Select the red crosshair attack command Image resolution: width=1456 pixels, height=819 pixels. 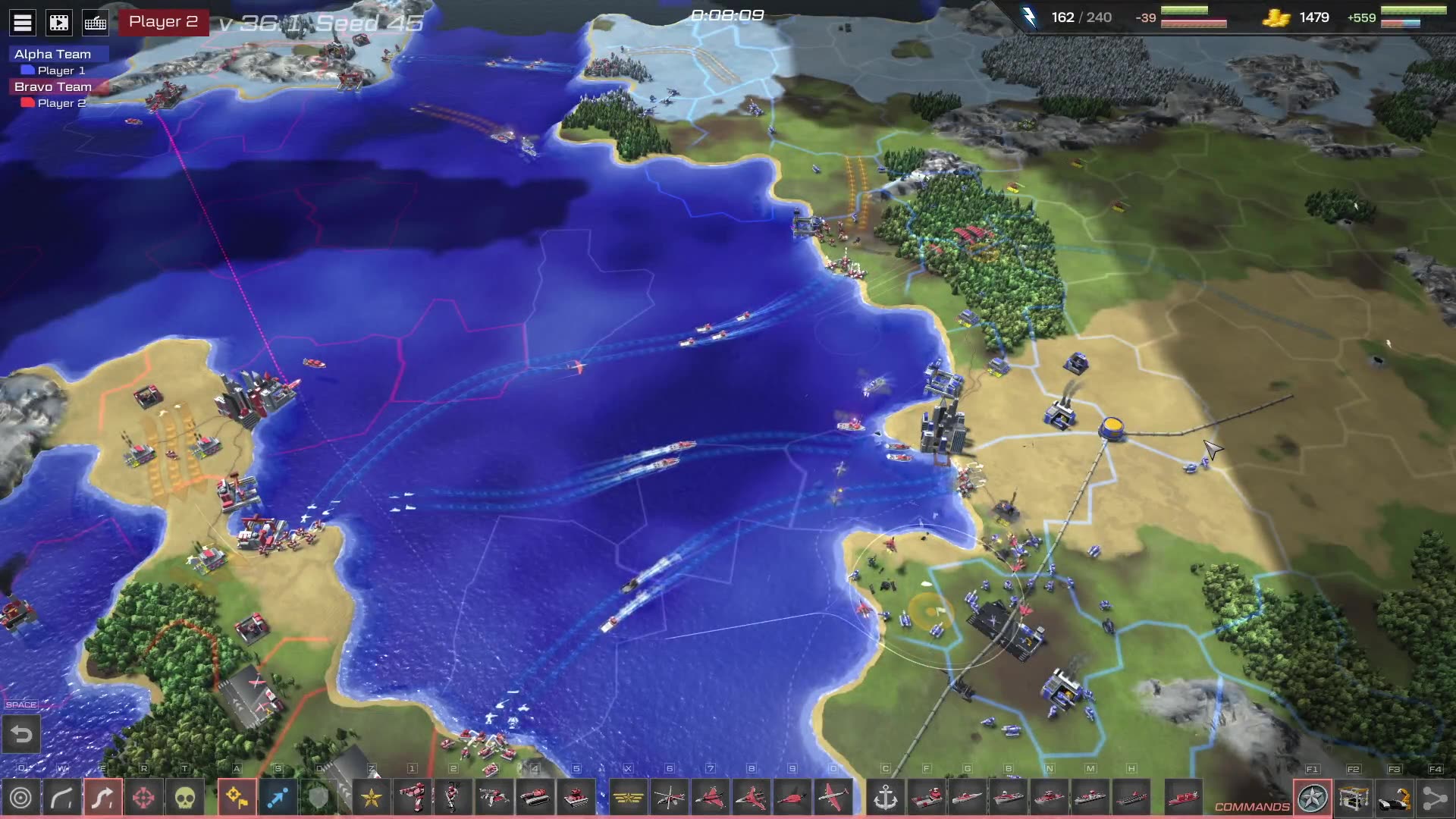[x=144, y=798]
